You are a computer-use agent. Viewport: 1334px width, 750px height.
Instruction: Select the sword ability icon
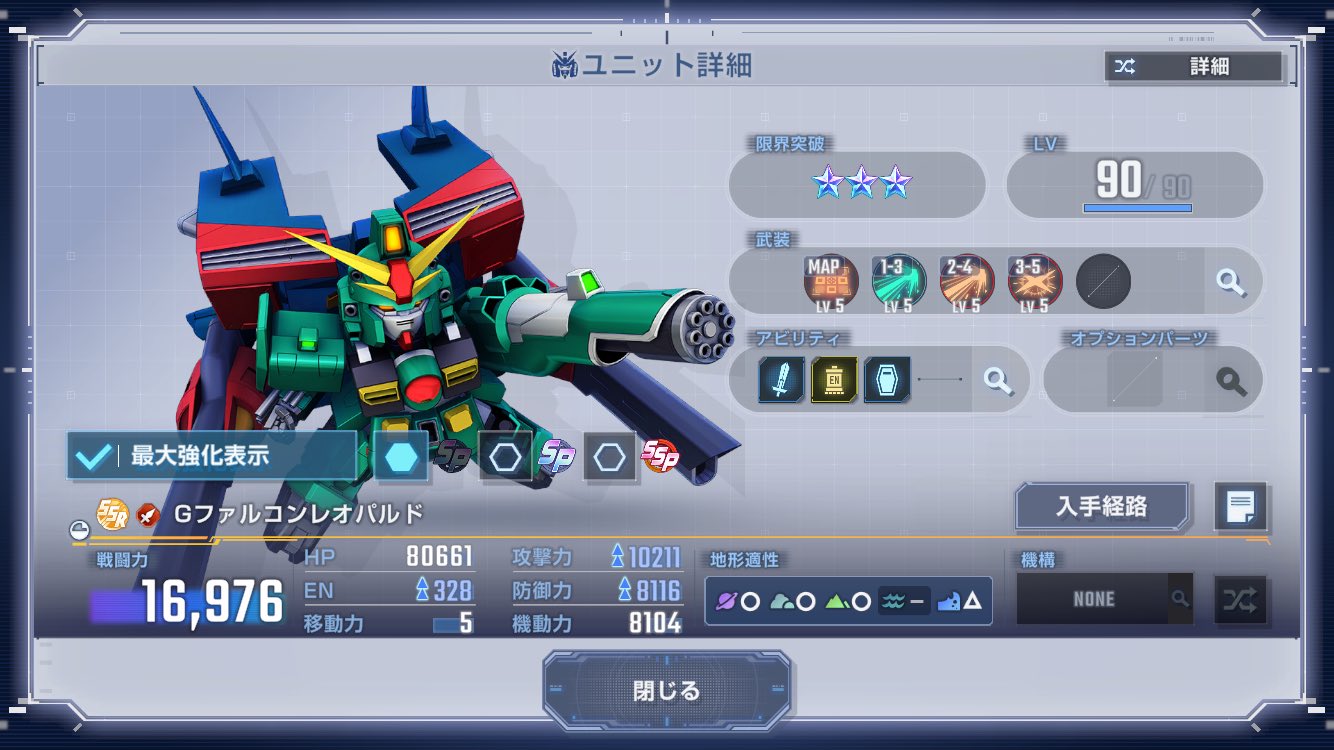click(x=781, y=380)
